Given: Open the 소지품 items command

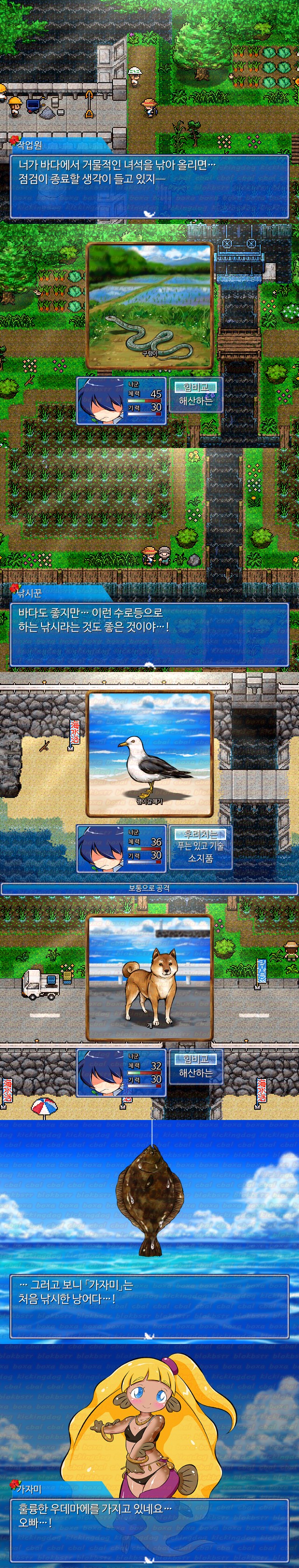Looking at the screenshot, I should tap(200, 858).
